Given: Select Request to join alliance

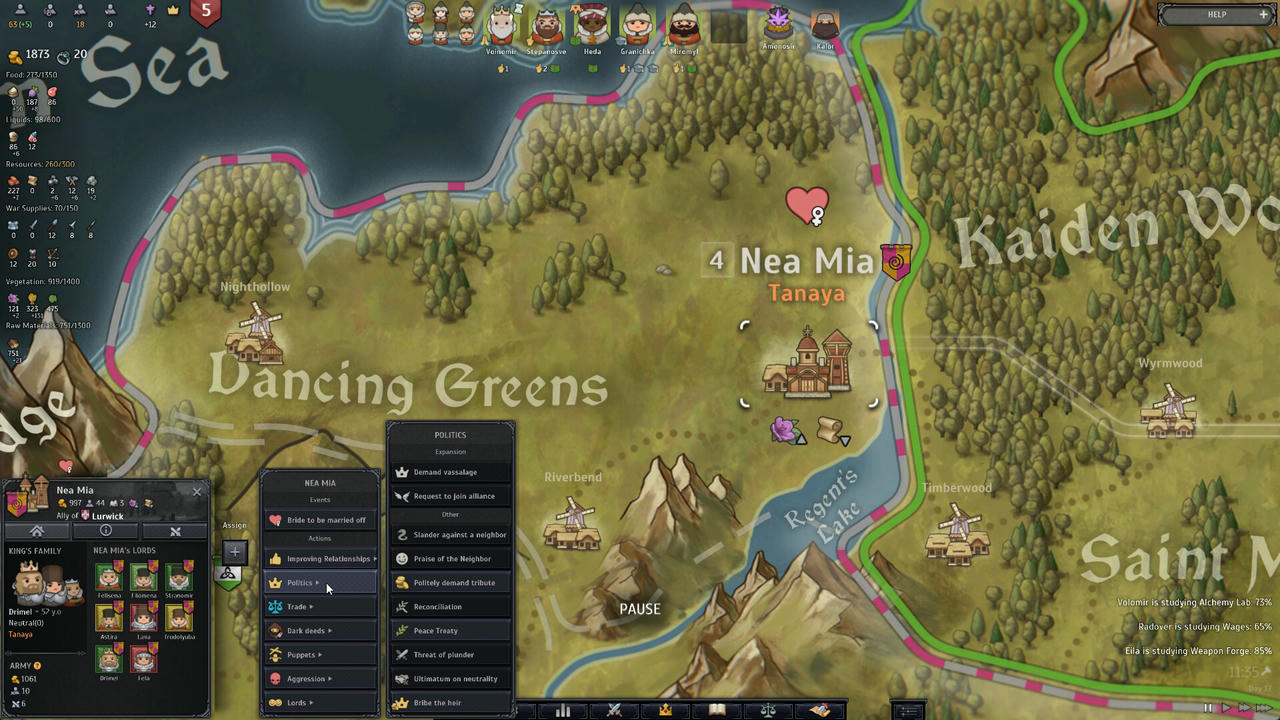Looking at the screenshot, I should (x=451, y=496).
